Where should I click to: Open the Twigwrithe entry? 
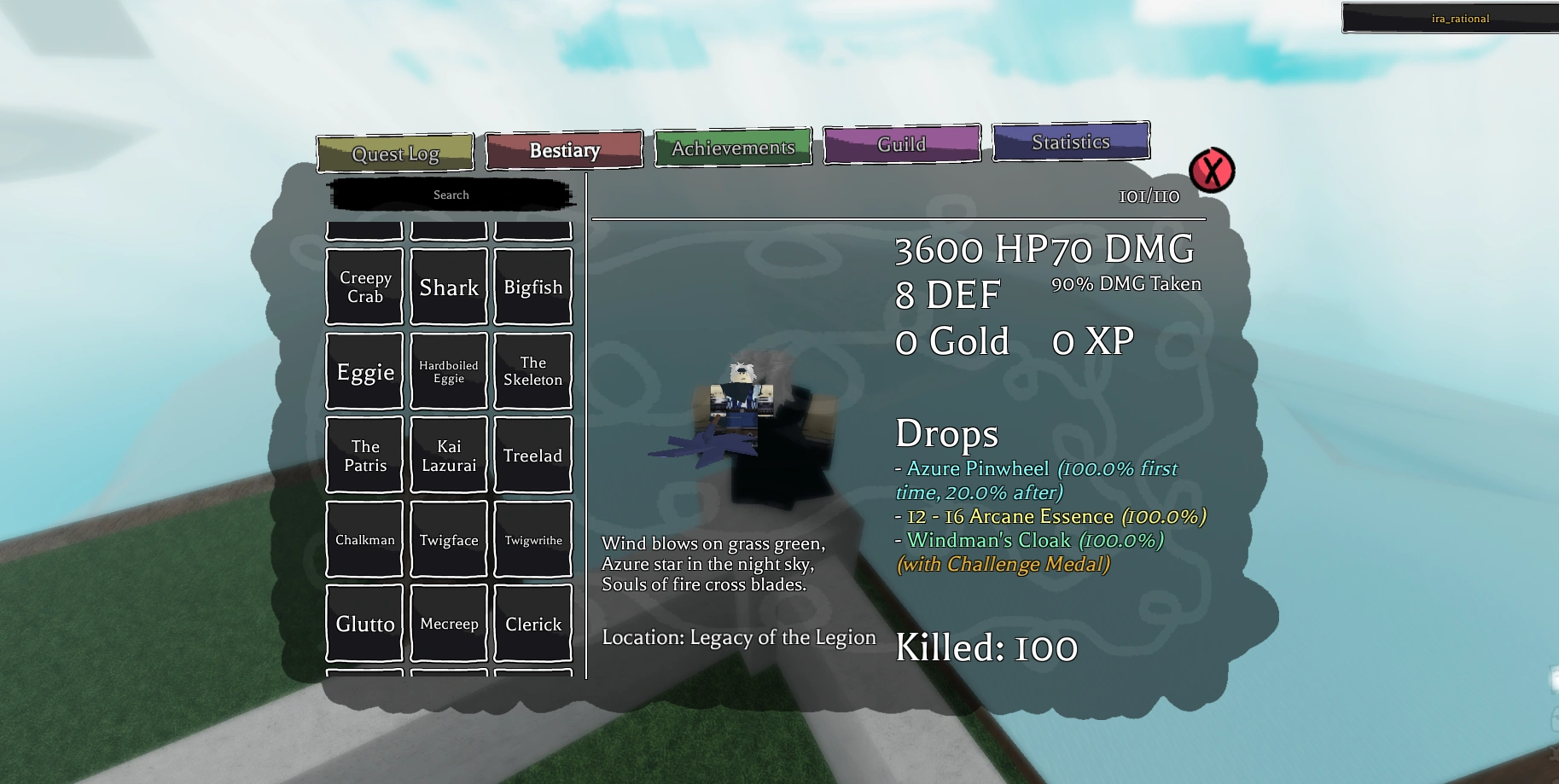point(532,539)
